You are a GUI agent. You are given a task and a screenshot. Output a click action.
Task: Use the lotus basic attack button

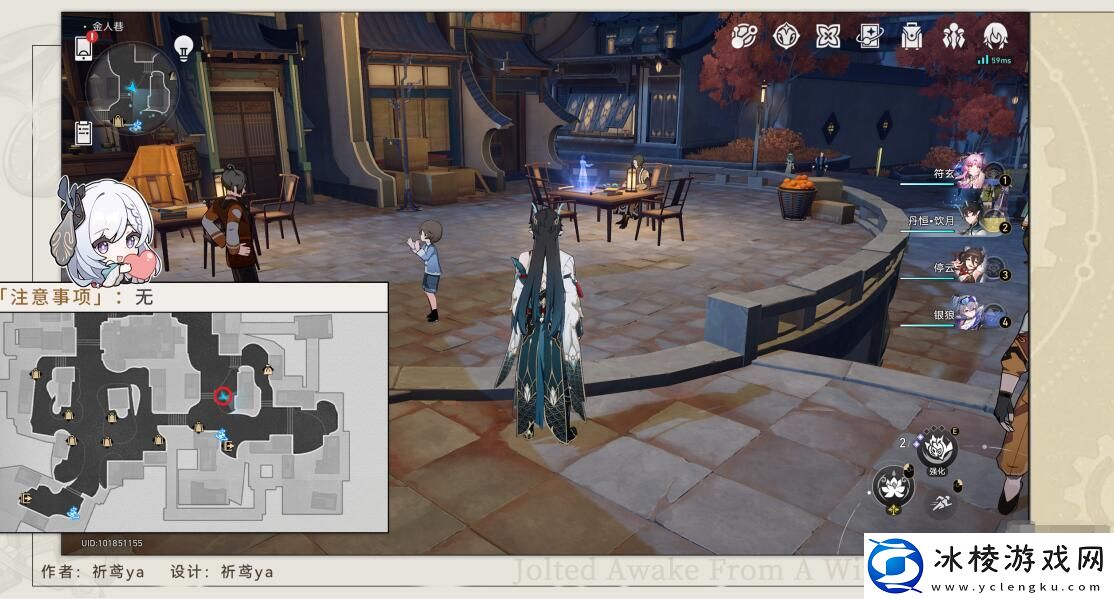891,487
